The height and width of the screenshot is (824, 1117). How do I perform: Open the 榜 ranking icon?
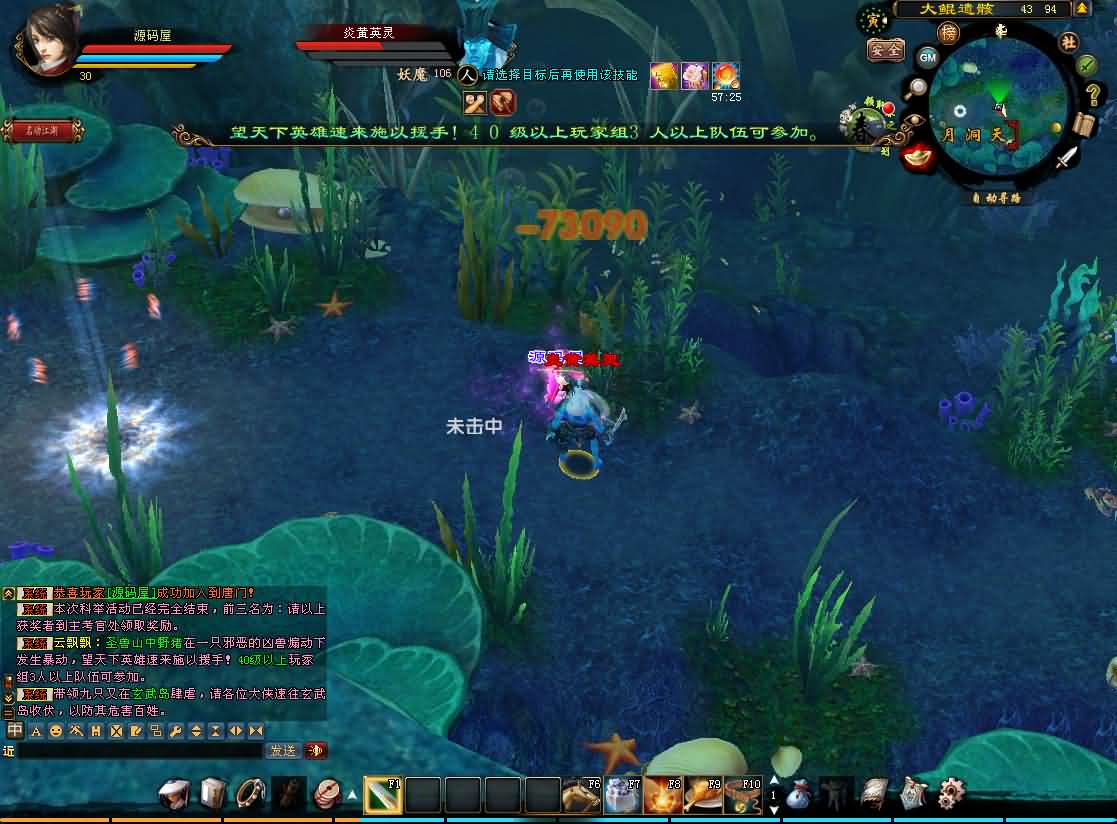click(x=948, y=33)
